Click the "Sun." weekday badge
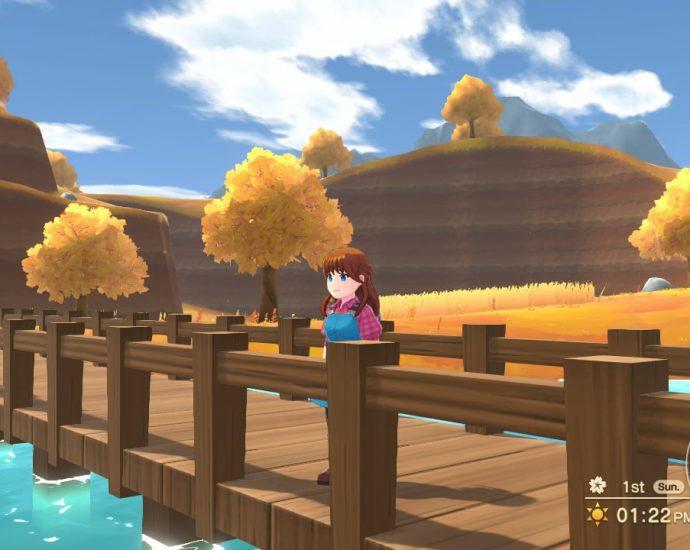 [666, 487]
